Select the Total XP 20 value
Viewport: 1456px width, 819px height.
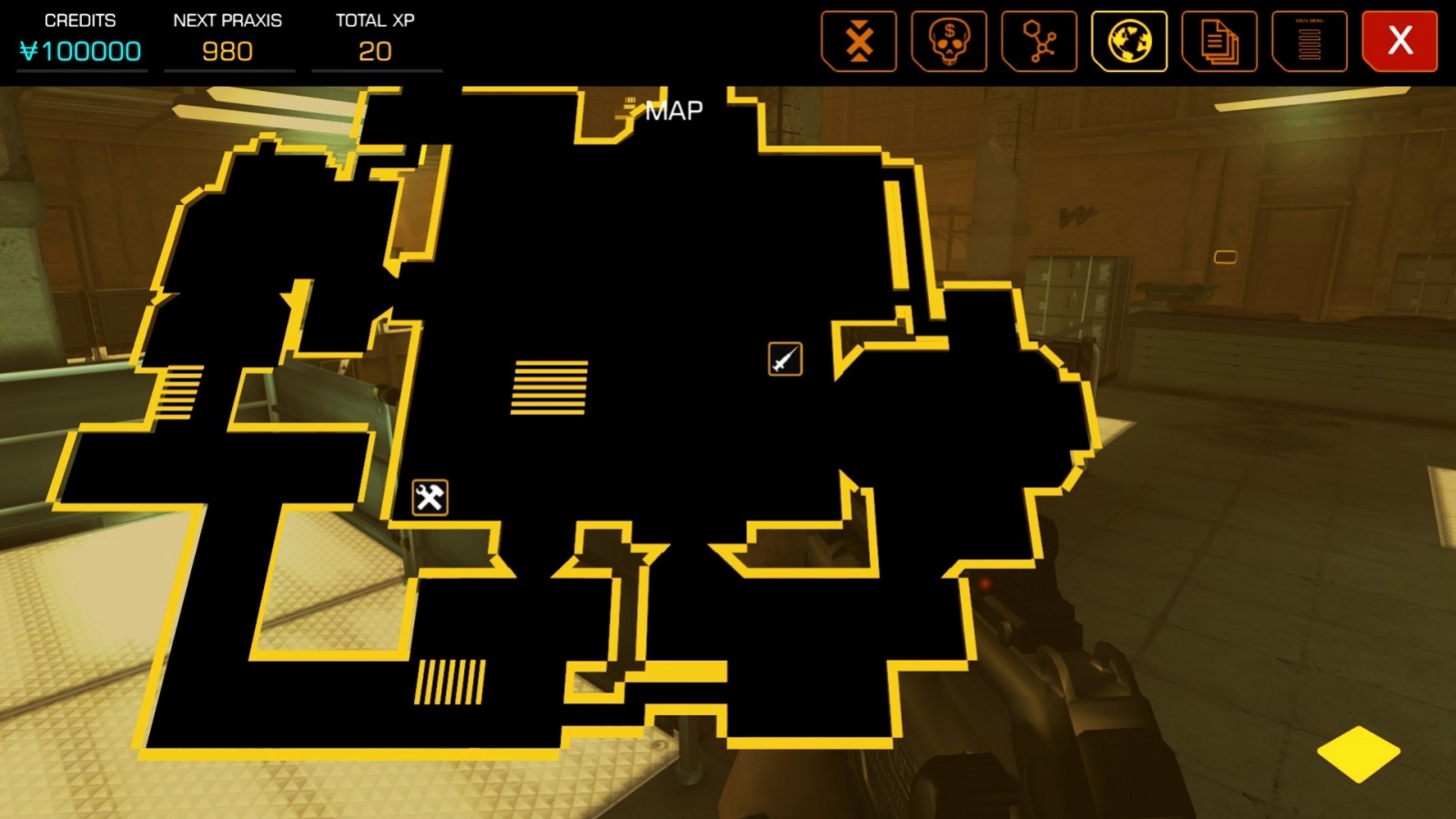pos(374,51)
